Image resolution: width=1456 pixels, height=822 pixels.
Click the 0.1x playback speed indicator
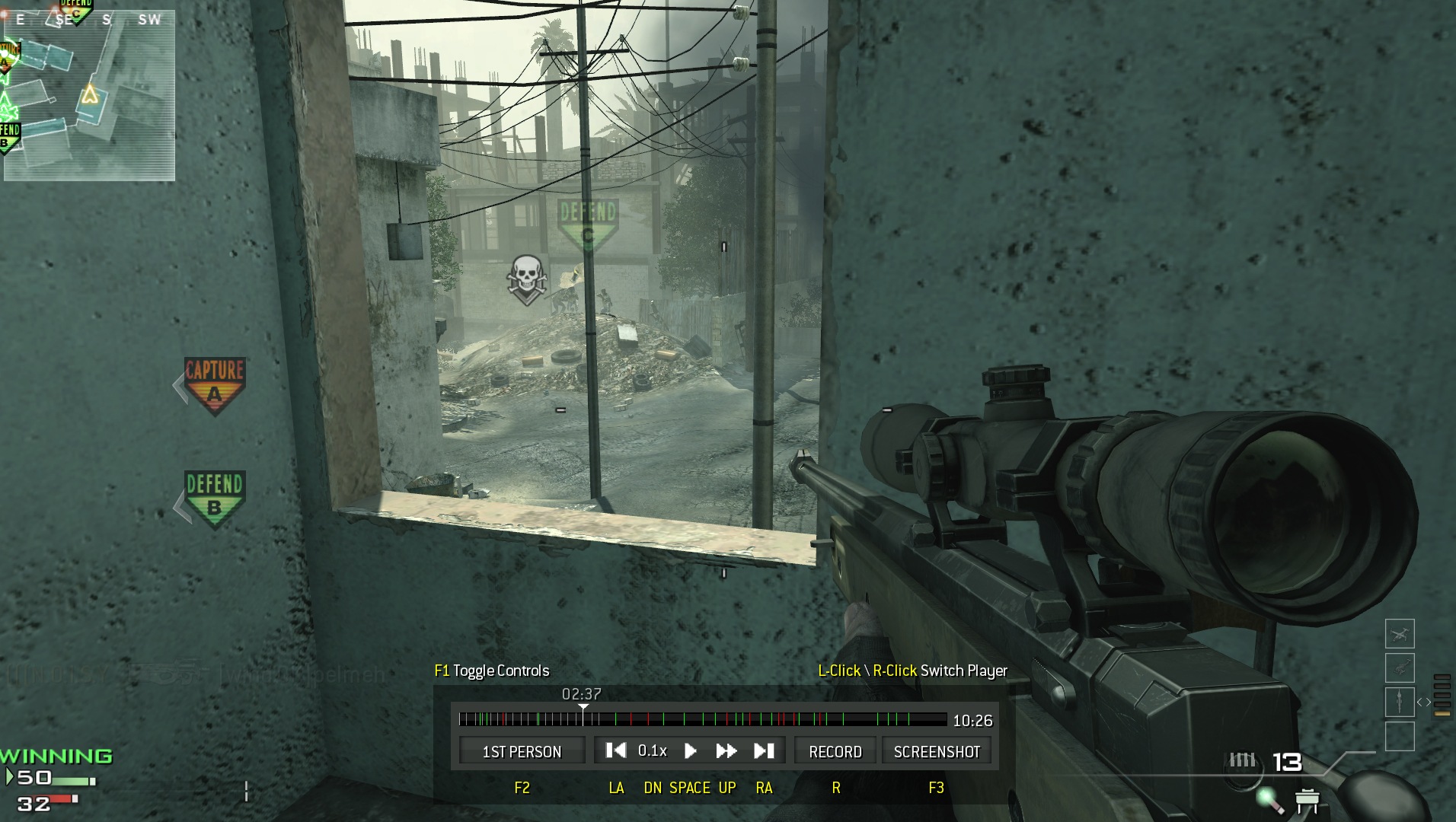click(x=653, y=751)
